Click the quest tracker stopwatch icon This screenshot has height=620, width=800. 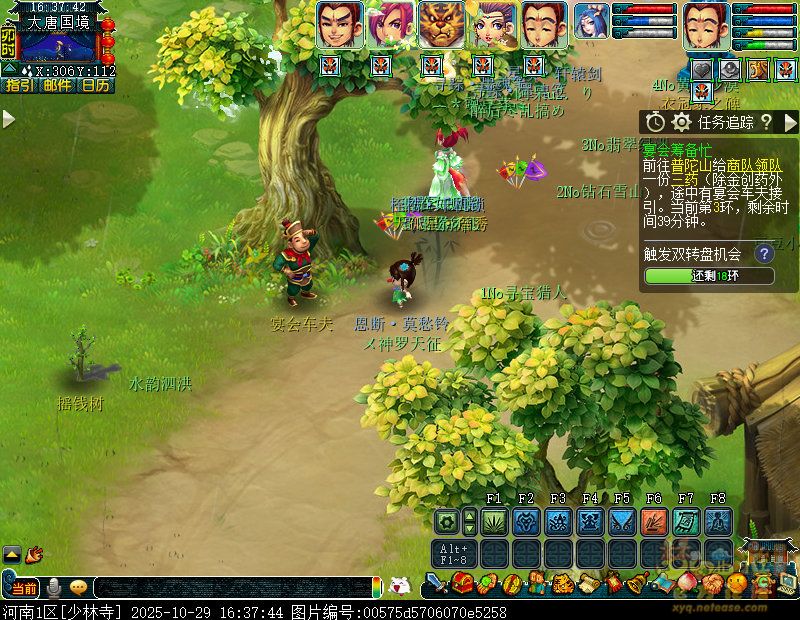click(655, 122)
